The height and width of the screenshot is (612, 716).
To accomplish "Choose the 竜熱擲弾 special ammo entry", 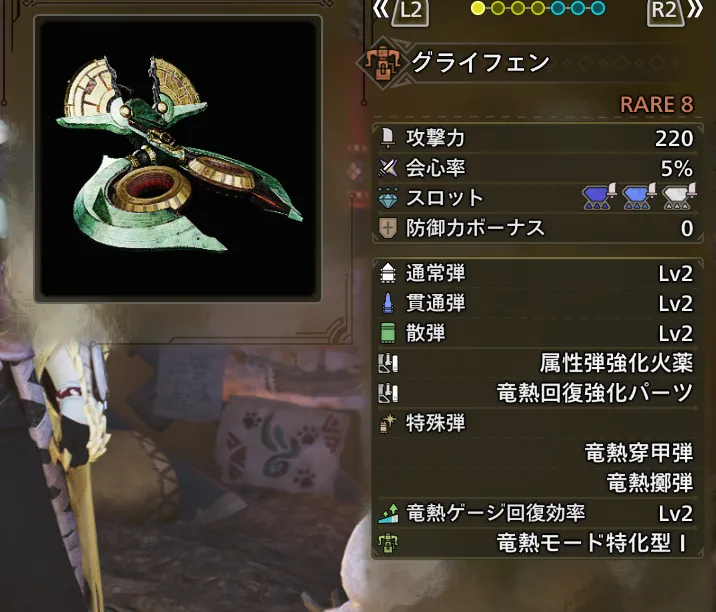I will click(x=649, y=483).
